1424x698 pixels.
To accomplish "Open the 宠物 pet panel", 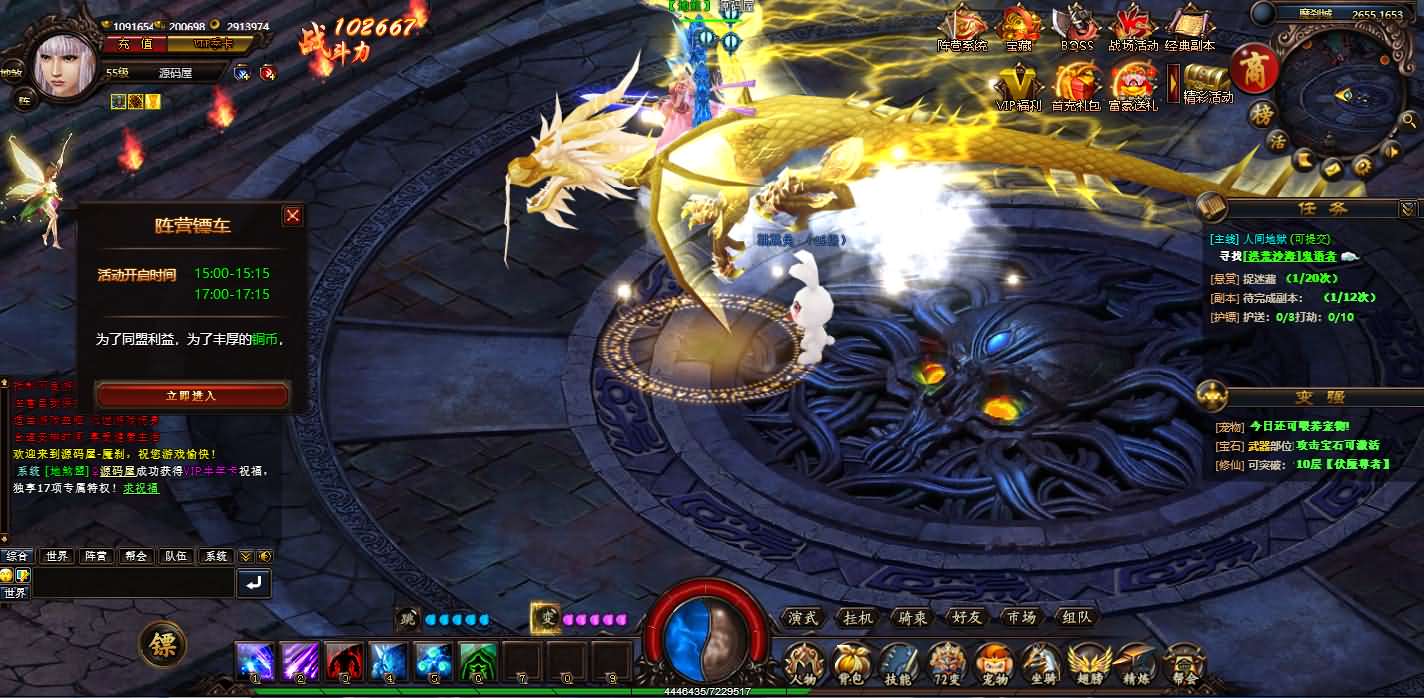I will pos(993,664).
